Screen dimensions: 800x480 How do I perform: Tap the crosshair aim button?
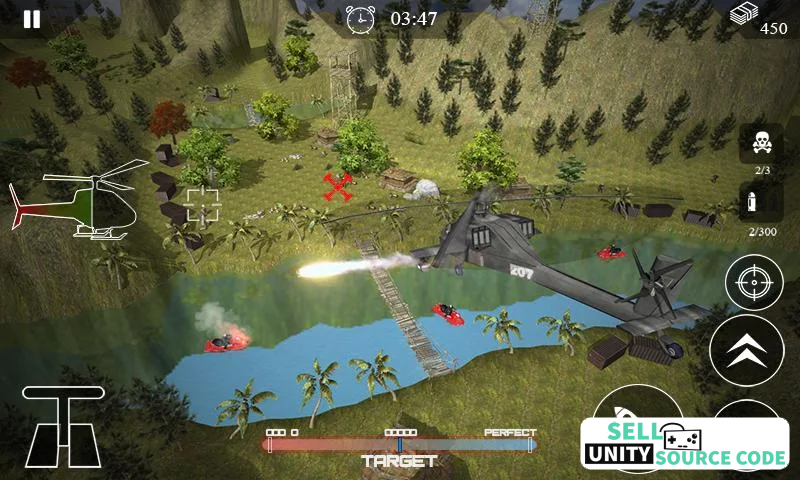(753, 284)
